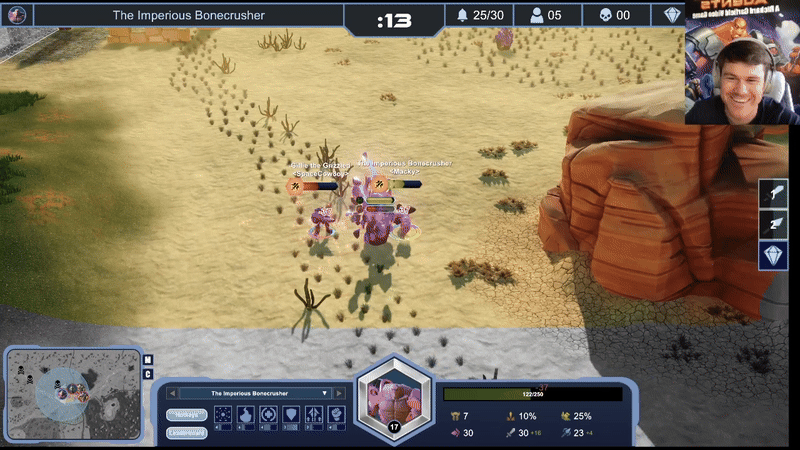Select the previous unit arrow
The height and width of the screenshot is (450, 800).
coord(172,393)
